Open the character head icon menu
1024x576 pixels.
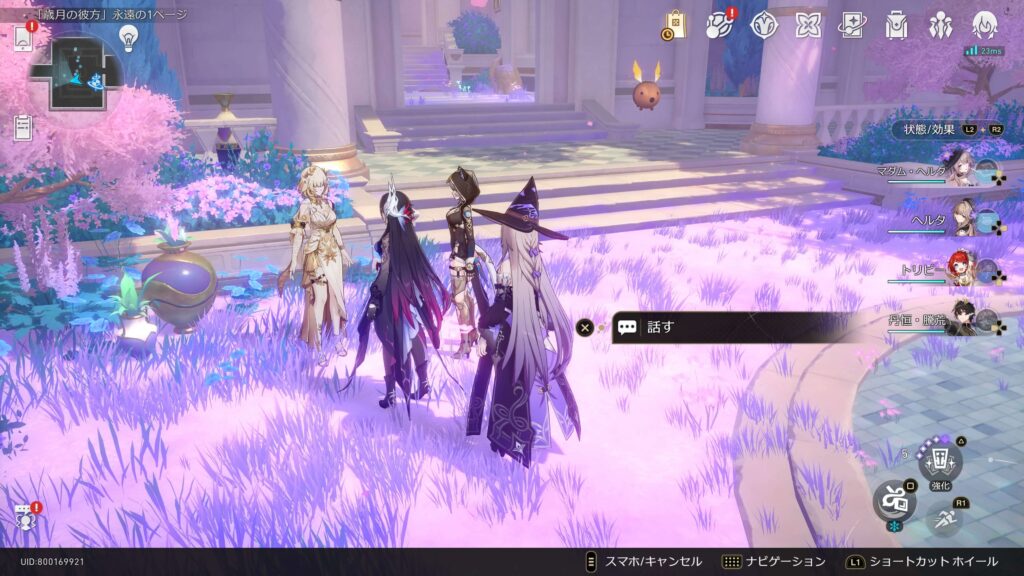pos(986,25)
